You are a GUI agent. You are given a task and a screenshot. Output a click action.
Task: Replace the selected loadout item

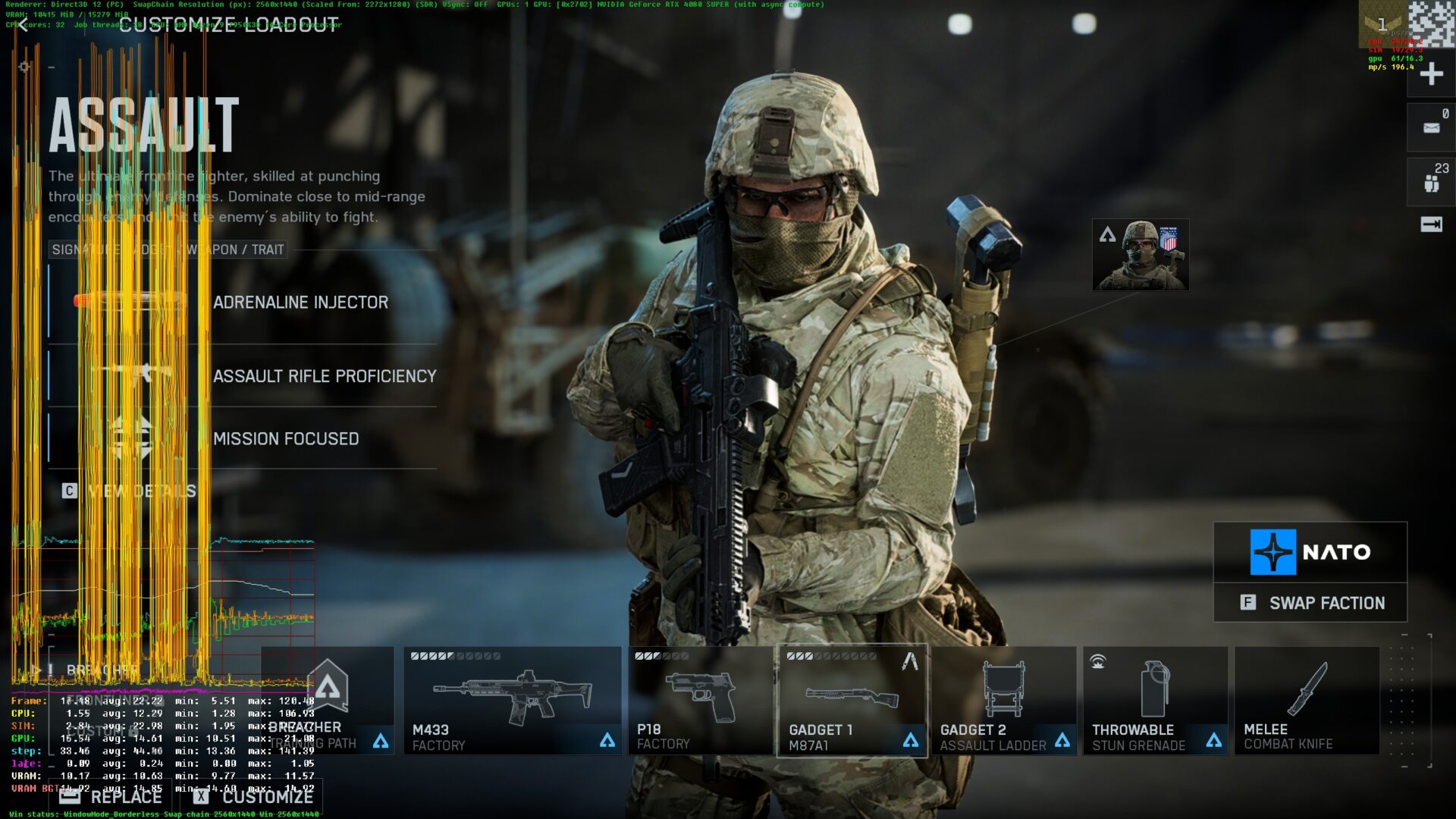pyautogui.click(x=112, y=797)
